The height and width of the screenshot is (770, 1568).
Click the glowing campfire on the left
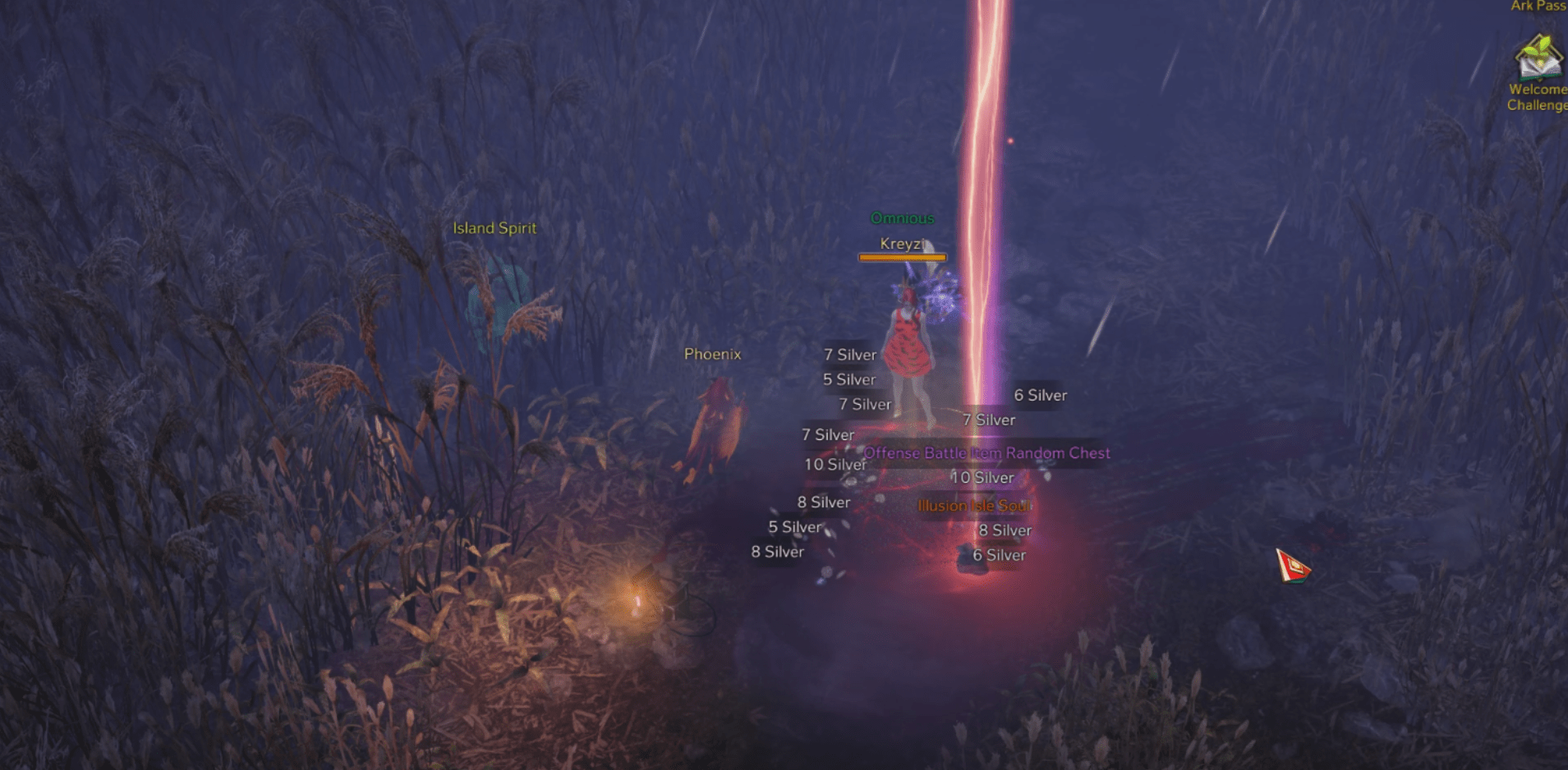coord(637,599)
